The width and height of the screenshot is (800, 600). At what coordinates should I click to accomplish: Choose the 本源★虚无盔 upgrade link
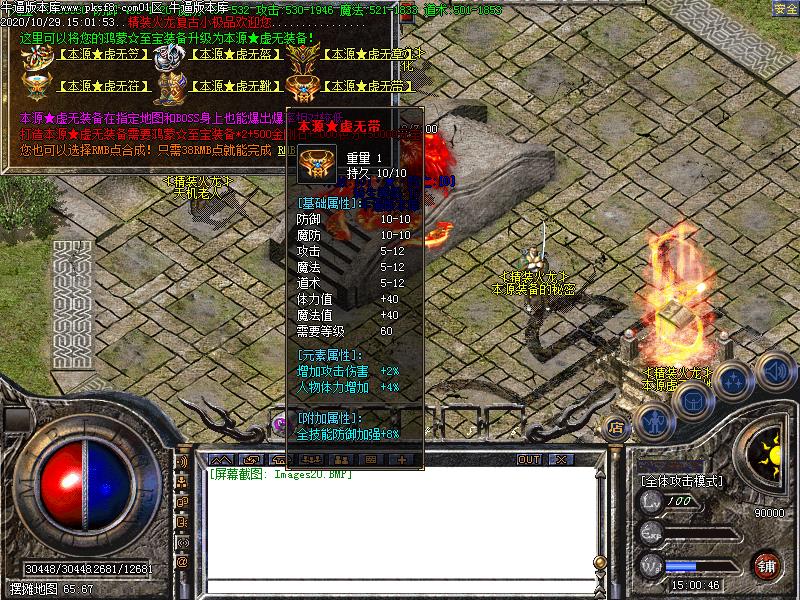pyautogui.click(x=230, y=54)
